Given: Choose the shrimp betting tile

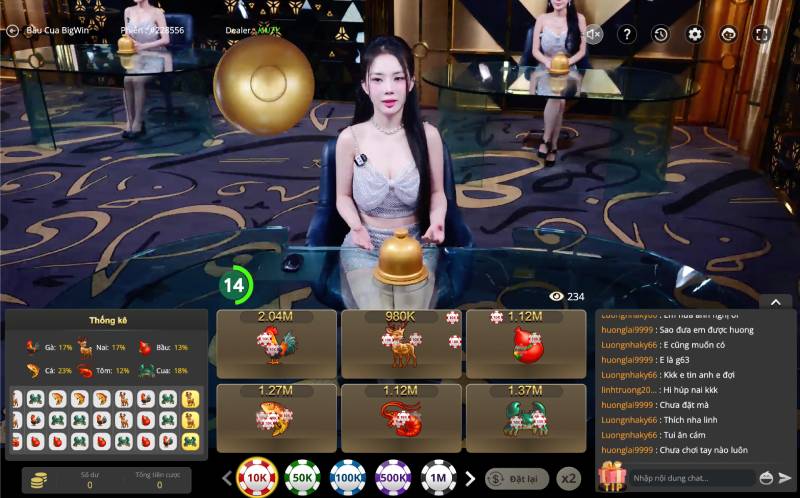Looking at the screenshot, I should click(x=401, y=417).
